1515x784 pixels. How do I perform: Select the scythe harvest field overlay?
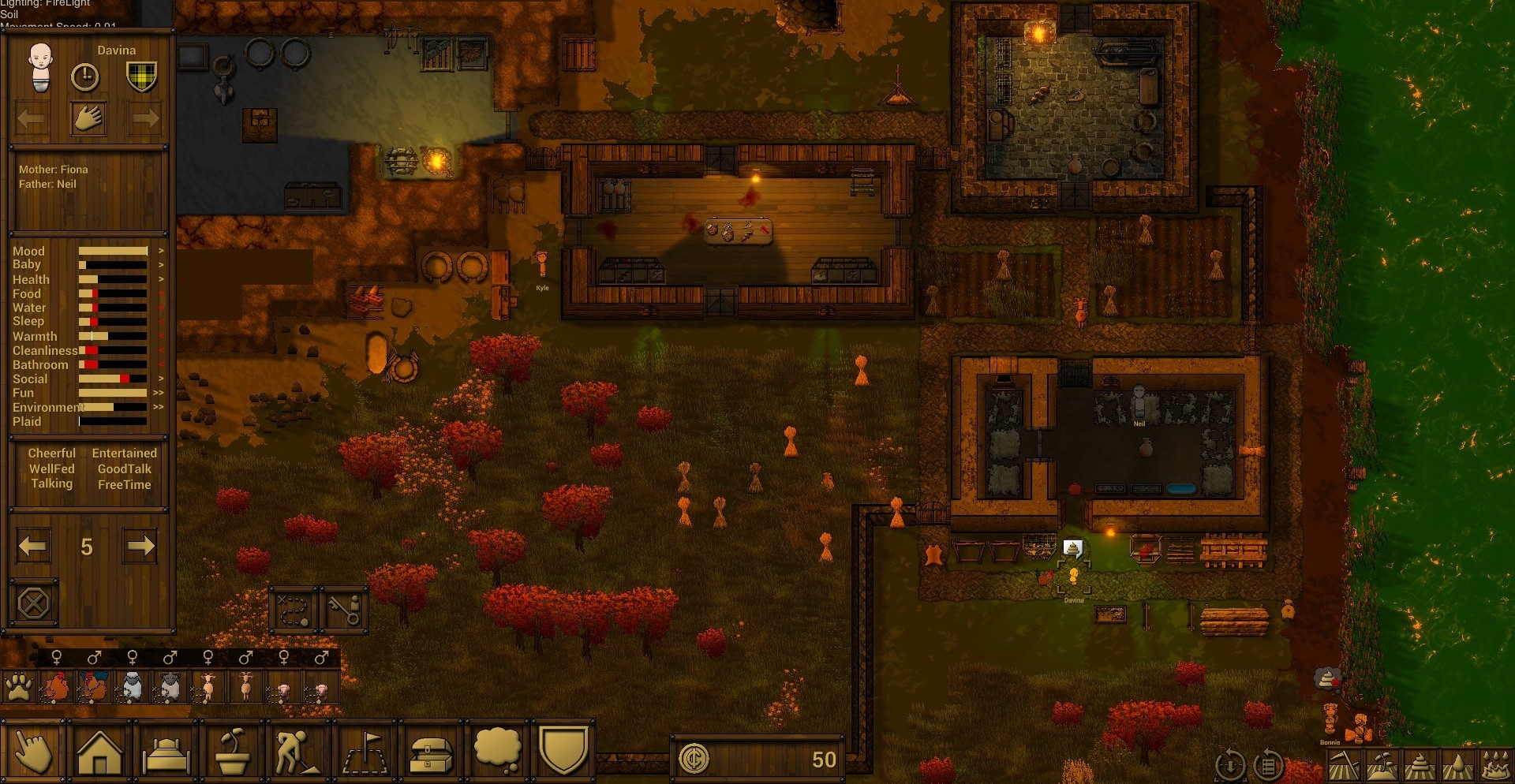pos(1343,766)
